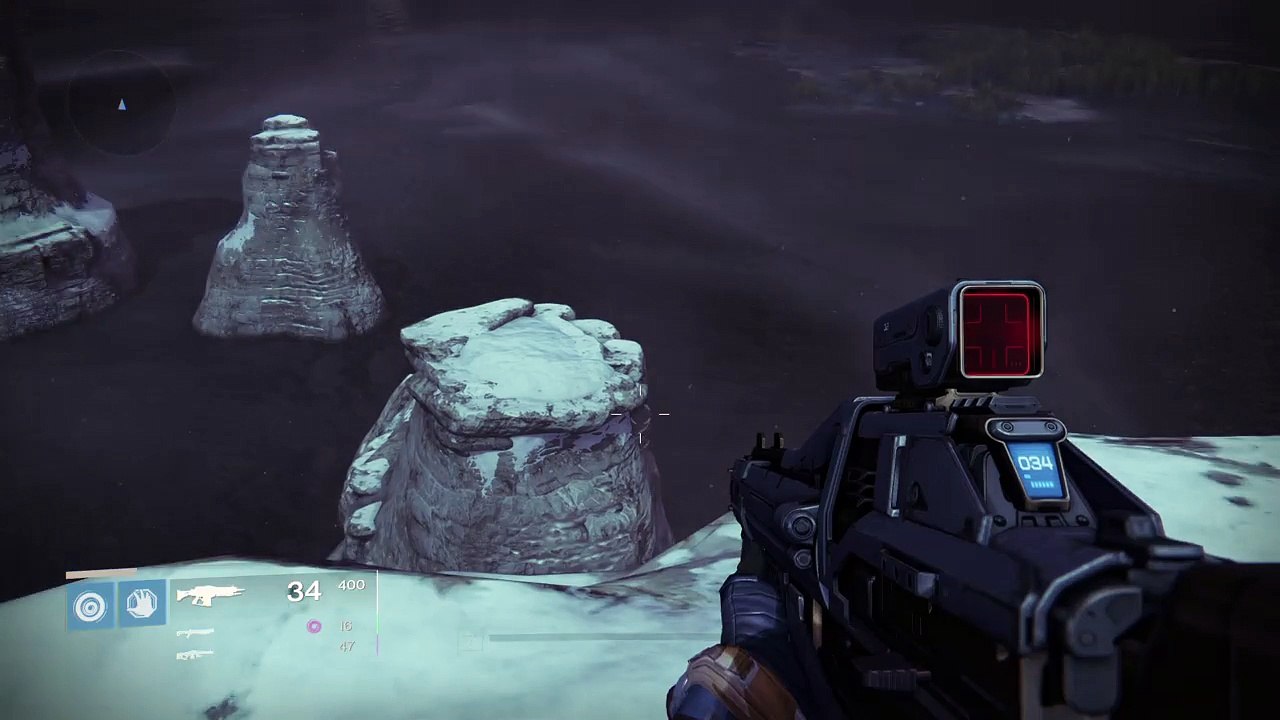Choose the third weapon at the list bottom
Screen dimensions: 1280x720
[195, 655]
